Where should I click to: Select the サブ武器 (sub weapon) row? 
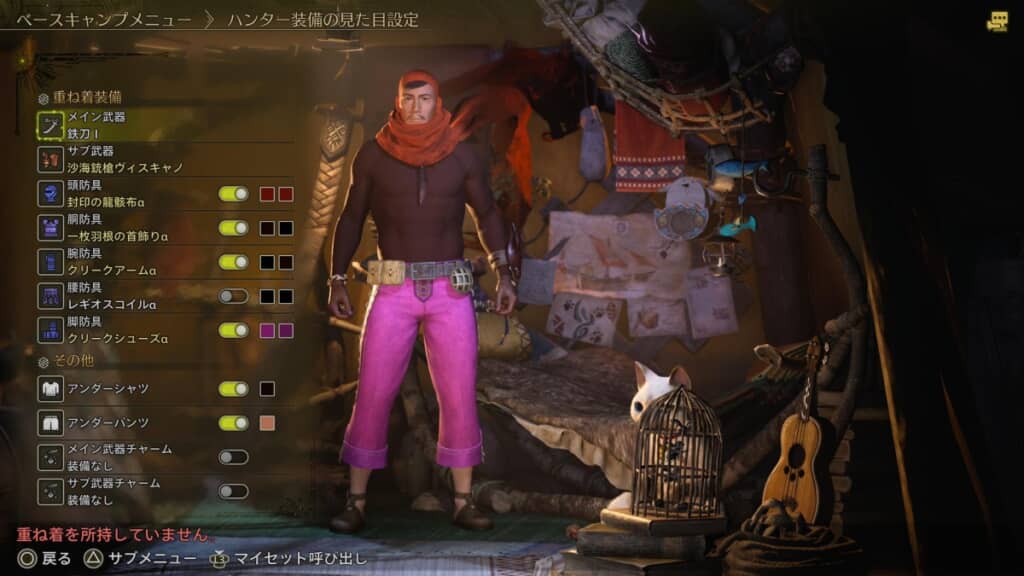click(110, 159)
